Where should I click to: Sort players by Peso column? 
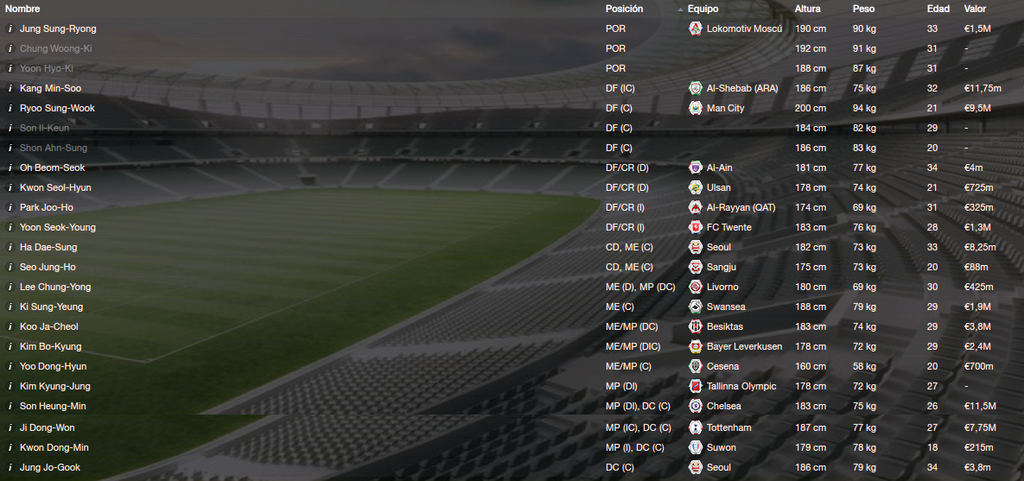[x=863, y=8]
